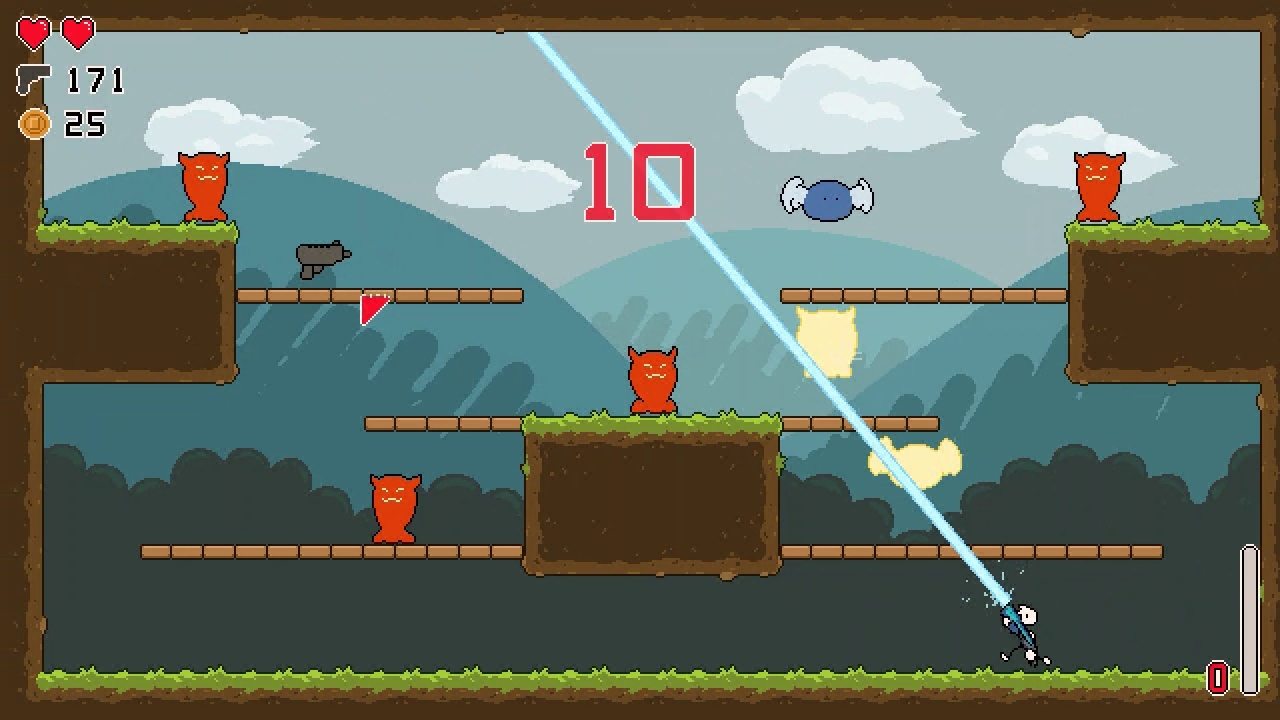Click the red demon on the lower-left platform
This screenshot has height=720, width=1280.
pos(394,506)
